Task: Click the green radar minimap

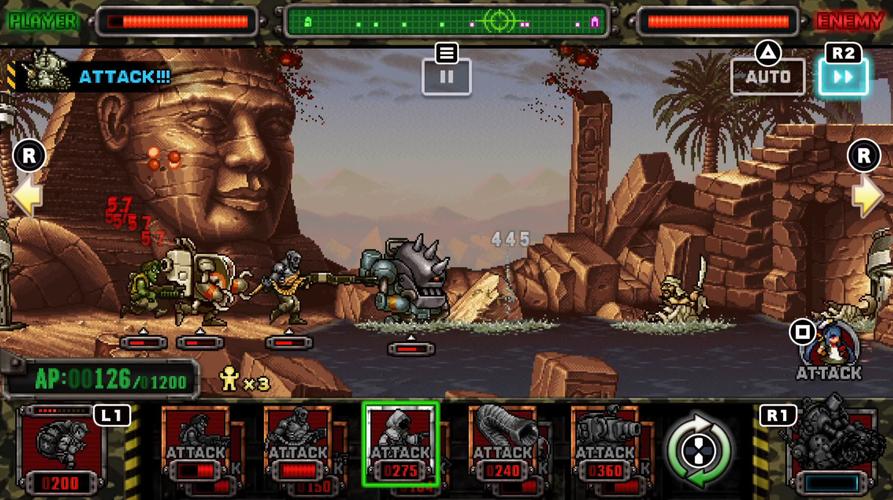Action: (446, 20)
